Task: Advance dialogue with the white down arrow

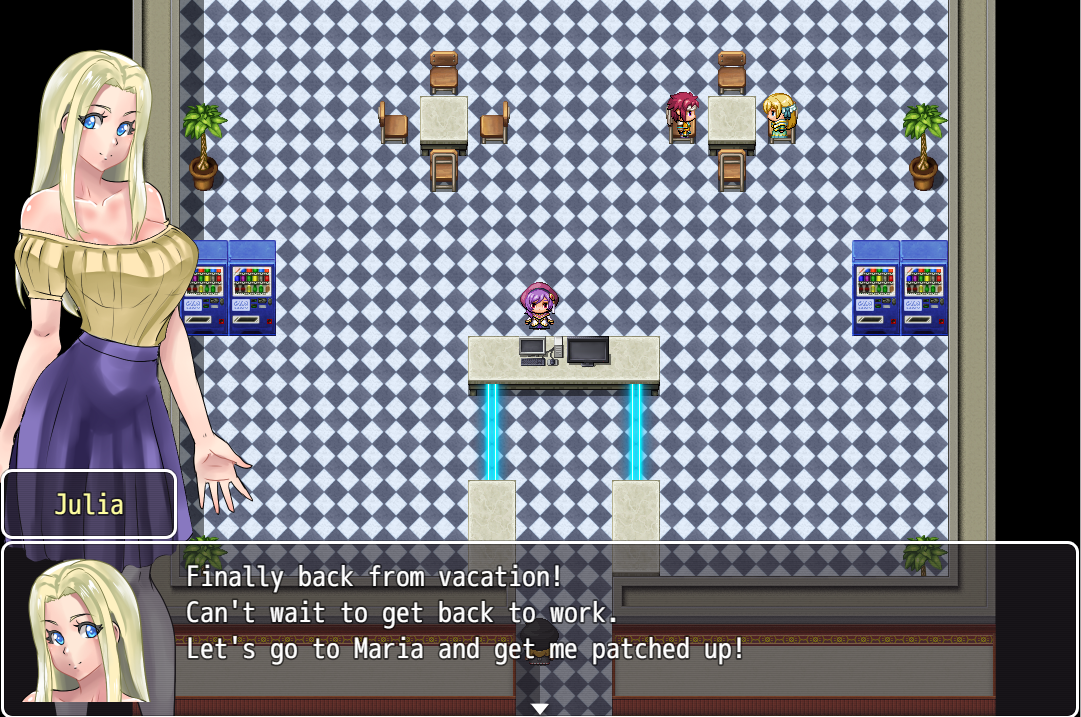Action: pyautogui.click(x=540, y=708)
